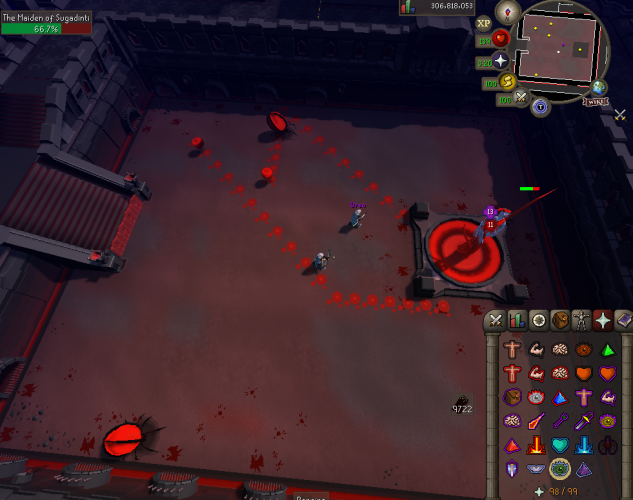The image size is (633, 500).
Task: Click the Wiki lookup banner
Action: 594,100
